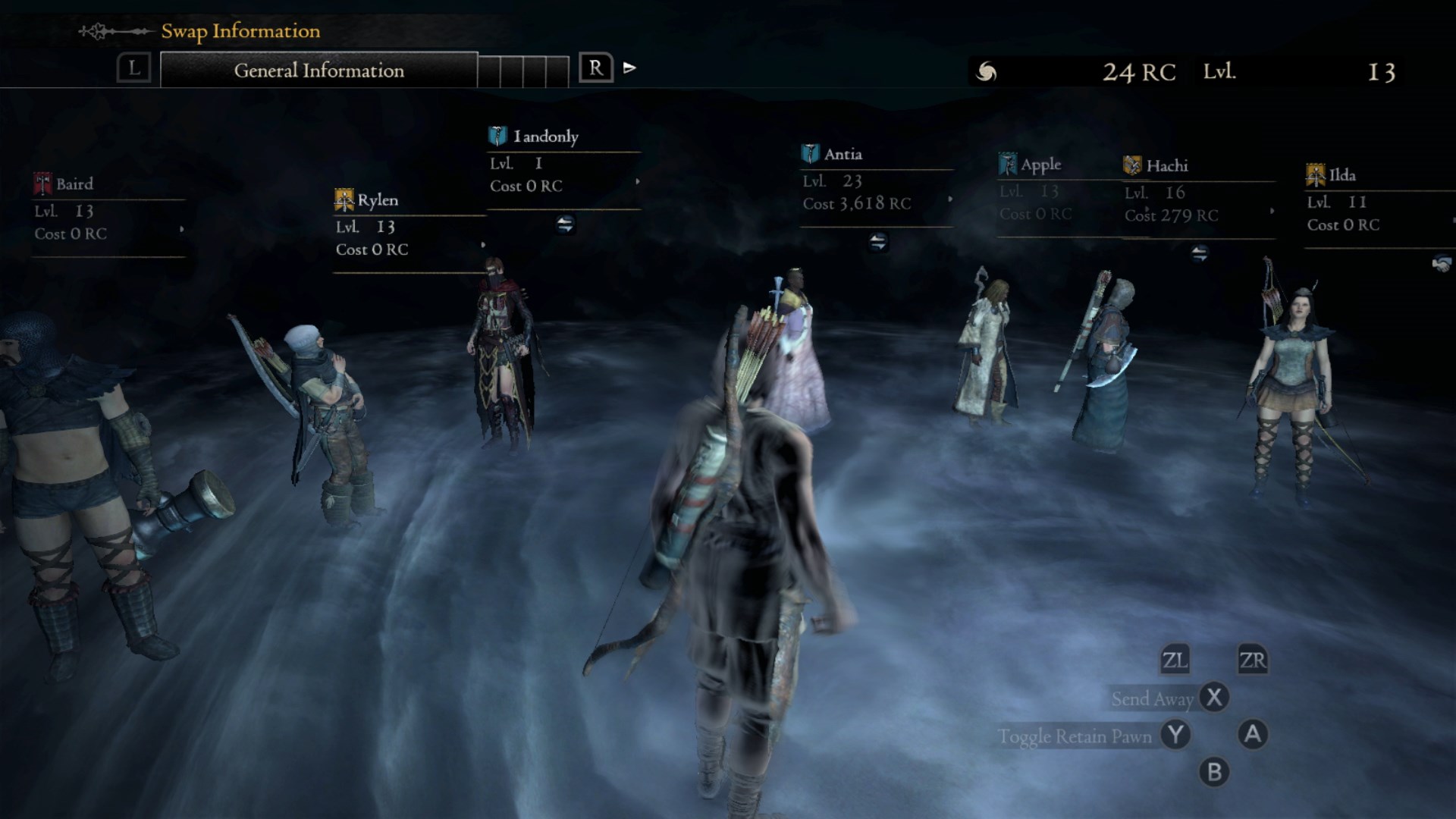1456x819 pixels.
Task: Choose Hachi's pawn card costing 279 RC
Action: tap(1198, 193)
